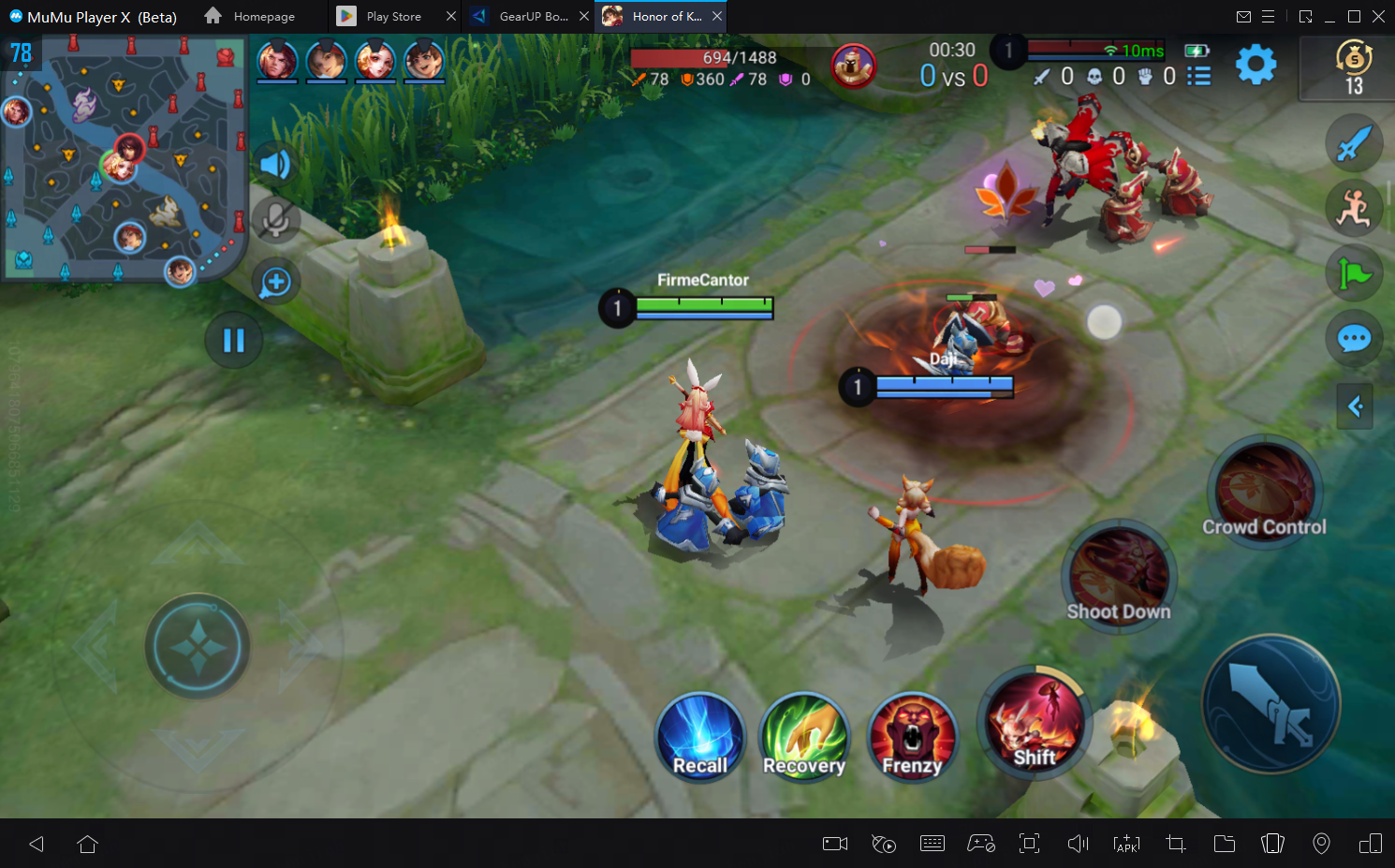Viewport: 1395px width, 868px height.
Task: Cast the Shoot Down ability
Action: 1119,573
